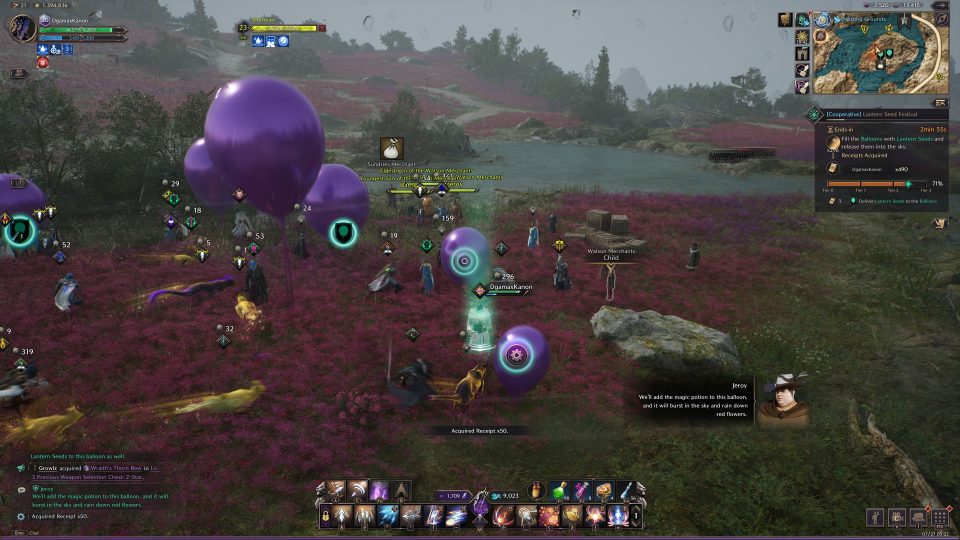Open the player character portrait

pyautogui.click(x=22, y=28)
